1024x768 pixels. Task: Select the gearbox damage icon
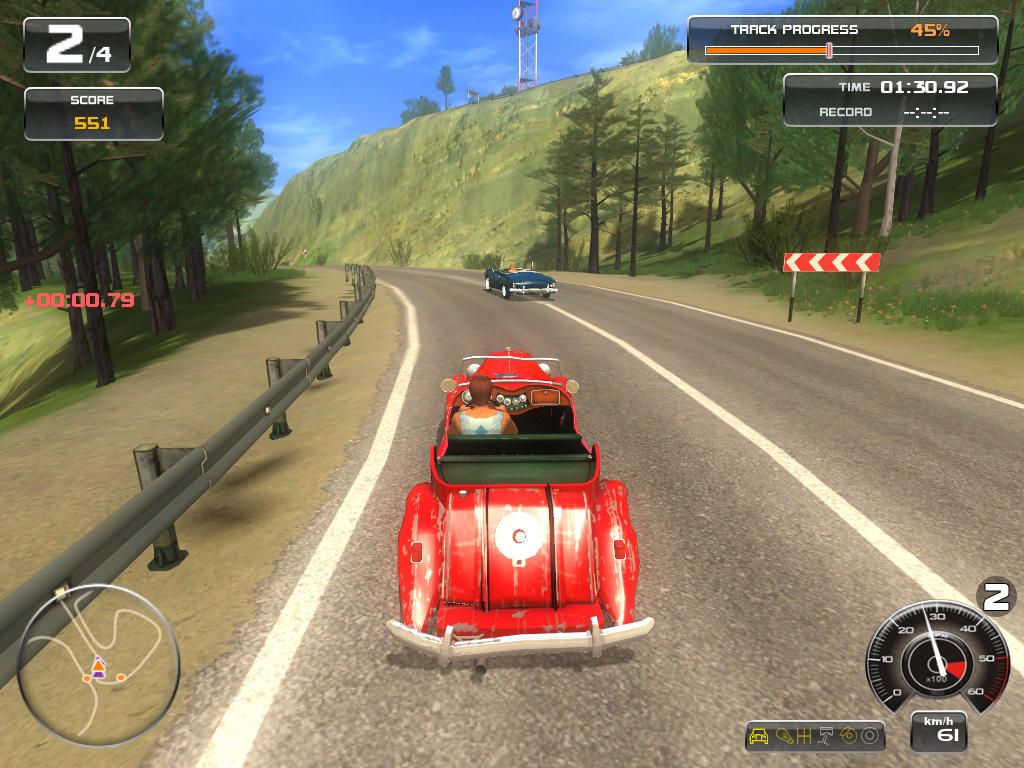(803, 737)
